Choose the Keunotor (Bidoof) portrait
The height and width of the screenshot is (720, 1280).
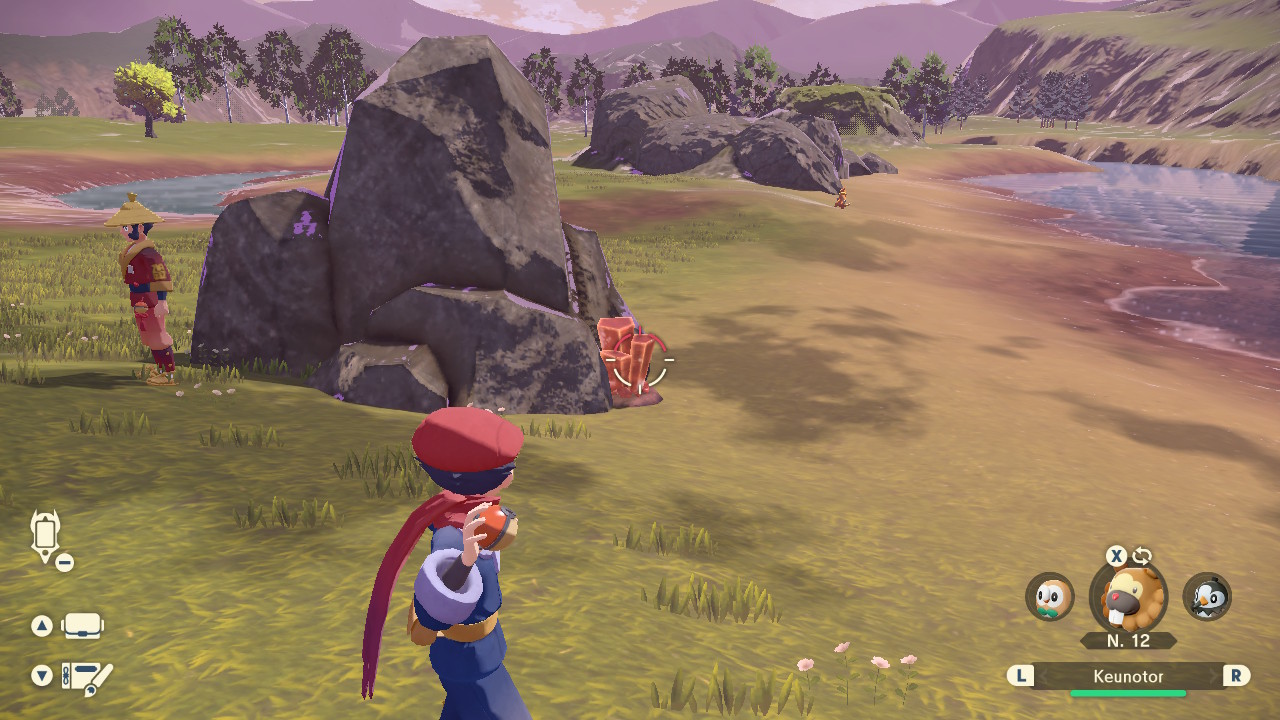[1128, 597]
